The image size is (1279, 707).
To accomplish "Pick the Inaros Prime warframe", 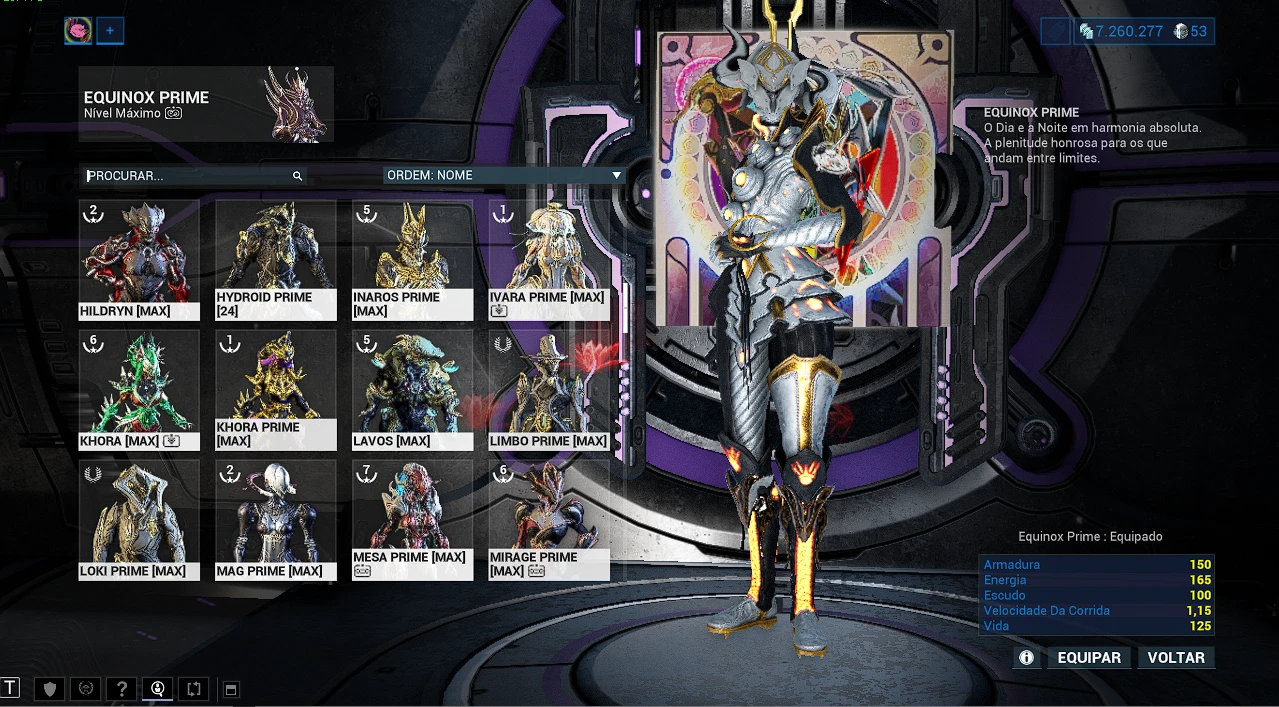I will pyautogui.click(x=412, y=260).
